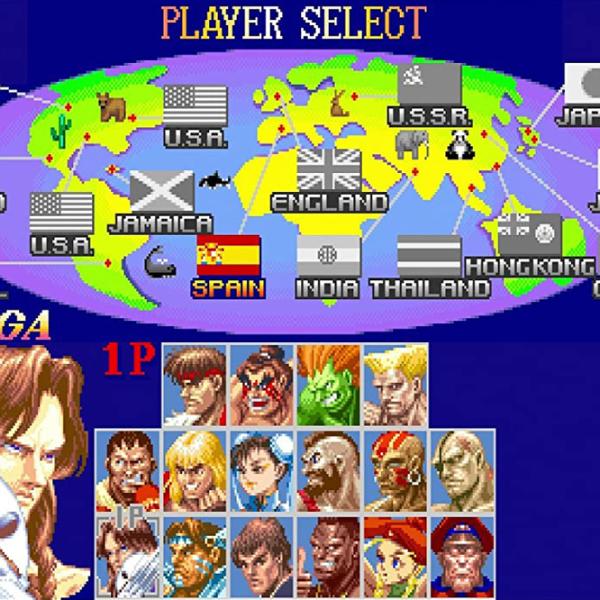Select the England flag marker
This screenshot has height=600, width=600.
329,169
